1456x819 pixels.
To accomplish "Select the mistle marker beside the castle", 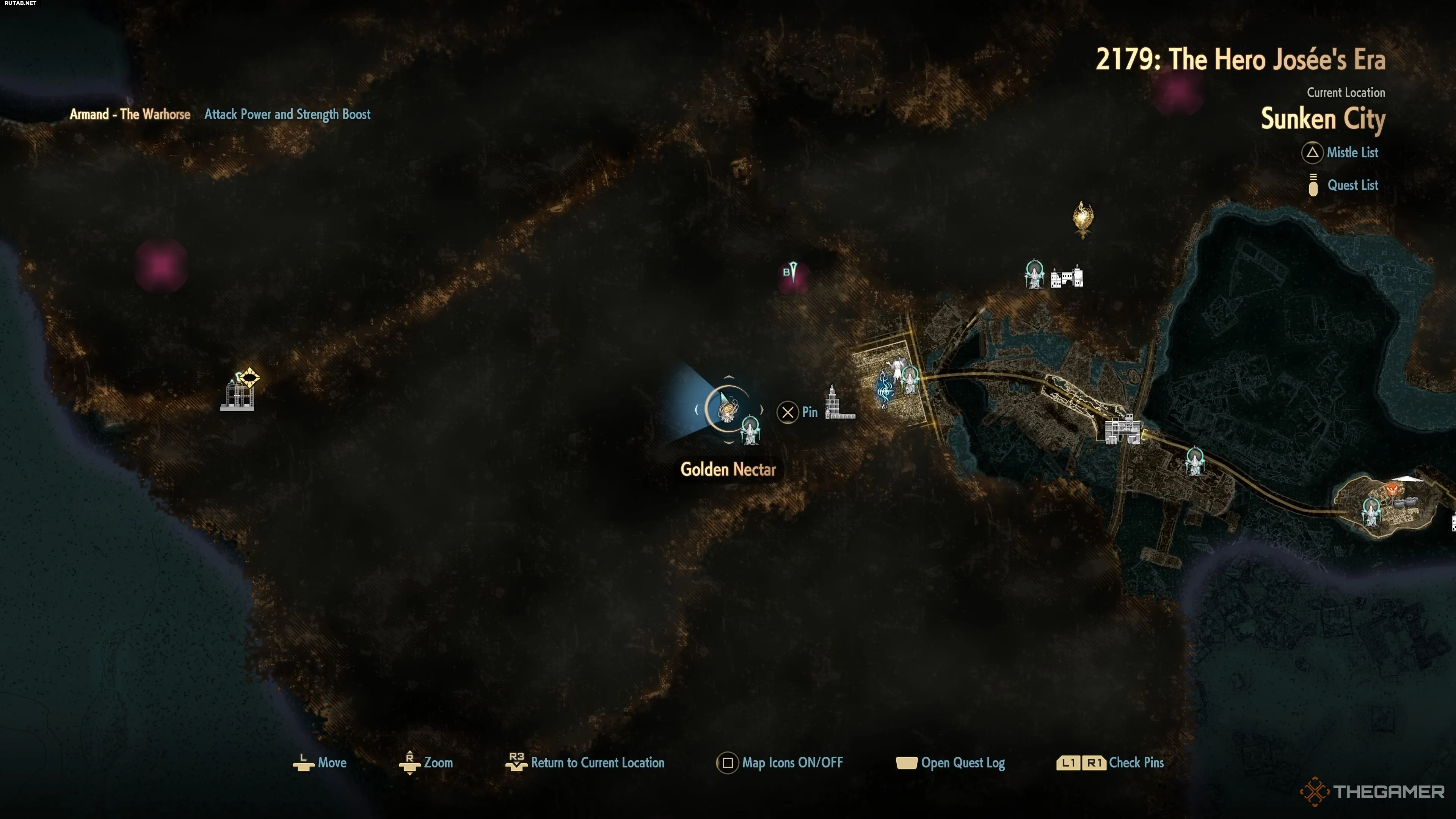I will point(1034,275).
